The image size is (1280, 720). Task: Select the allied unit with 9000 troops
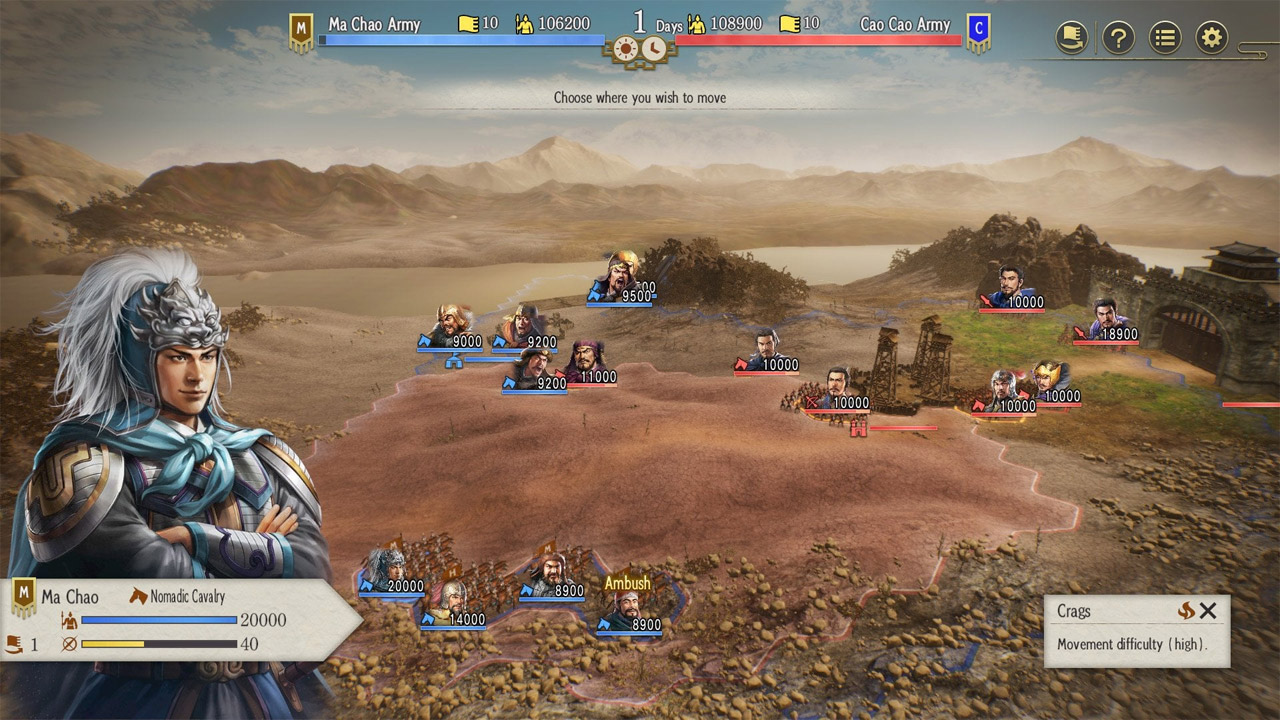452,326
